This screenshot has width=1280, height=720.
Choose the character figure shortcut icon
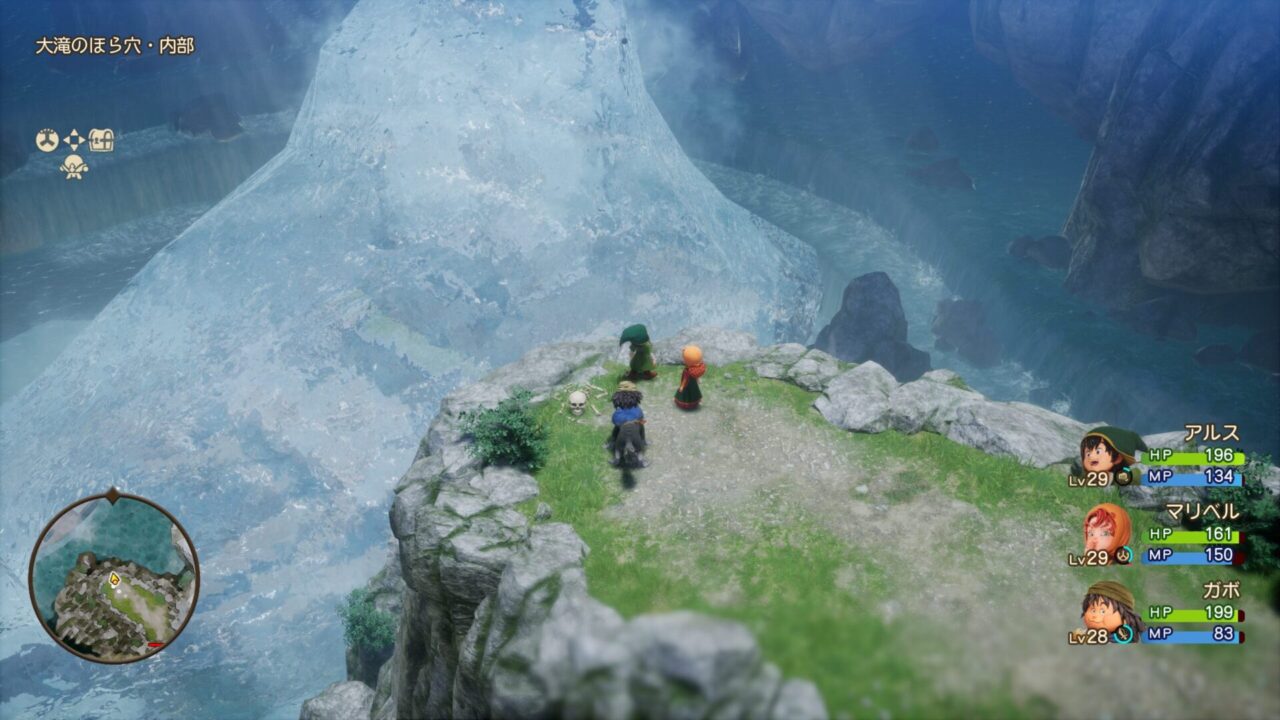(74, 167)
